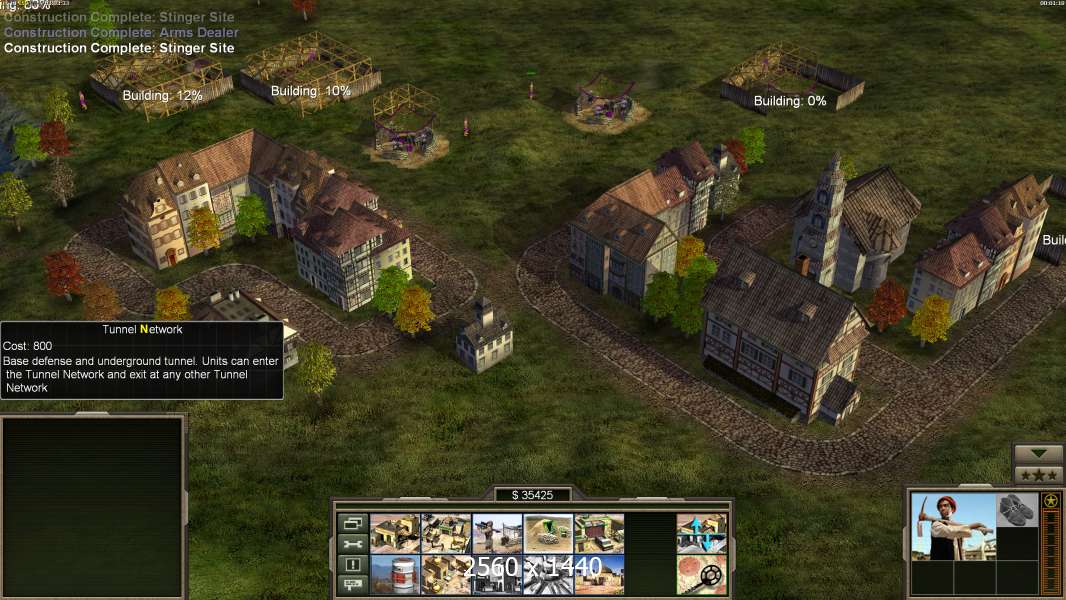
Task: Collapse the control bar with the down-arrow button
Action: pyautogui.click(x=1038, y=455)
